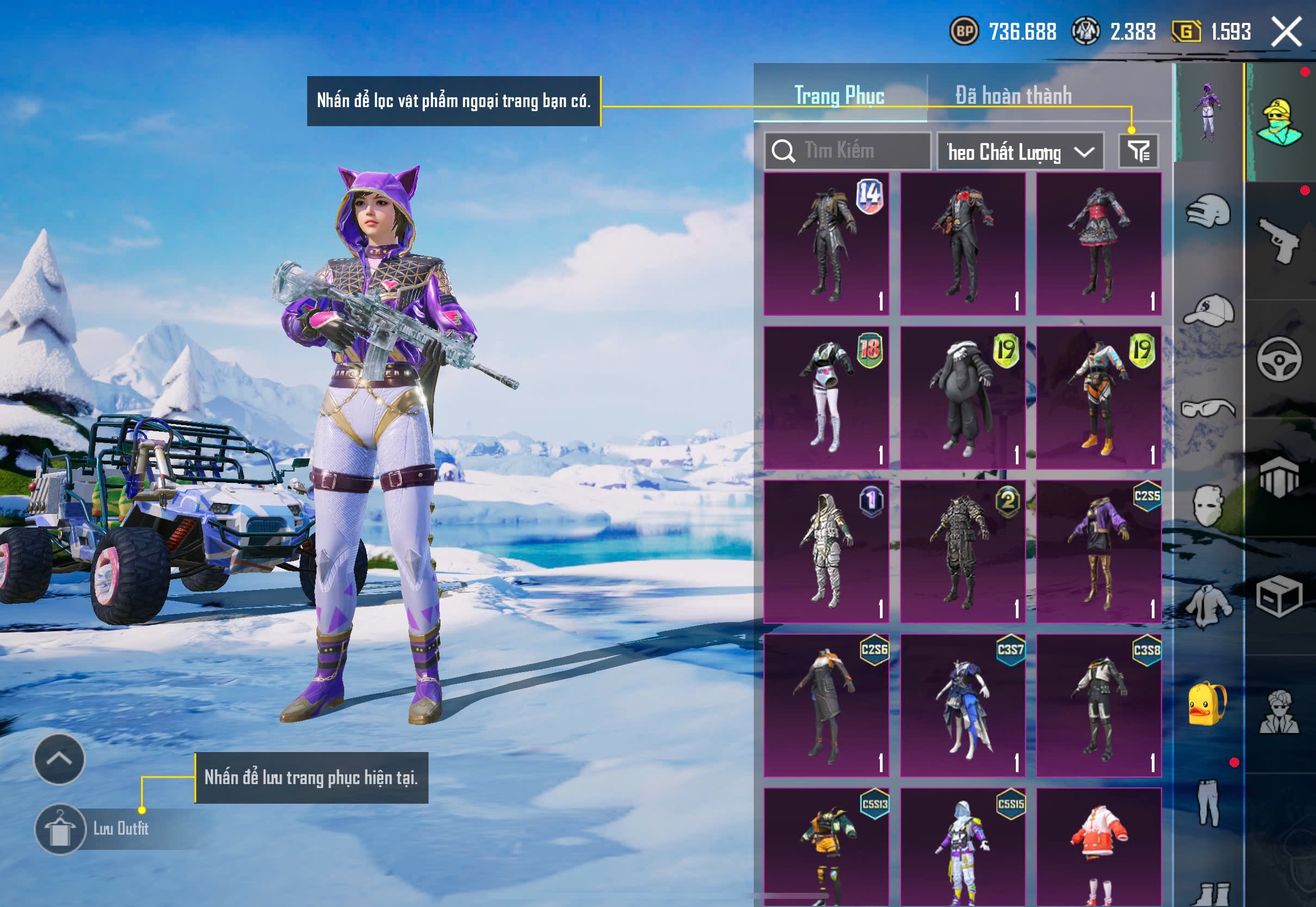Select the outfit with badge 14
The image size is (1316, 907).
[x=826, y=244]
